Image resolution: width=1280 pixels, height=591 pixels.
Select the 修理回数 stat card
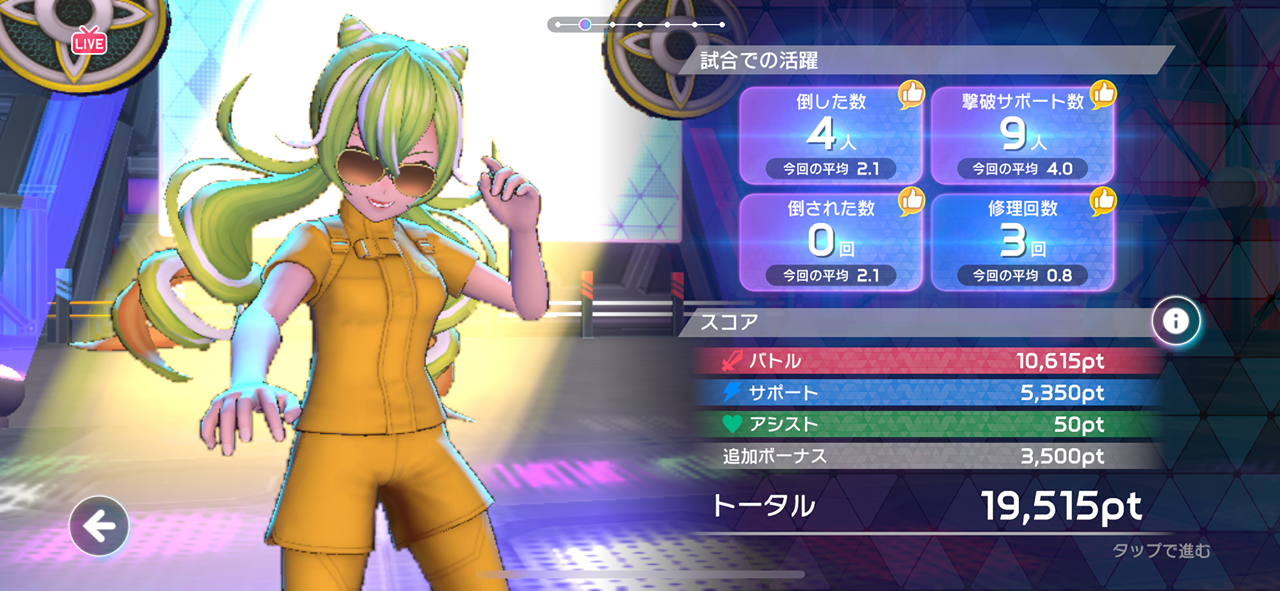pos(1023,241)
